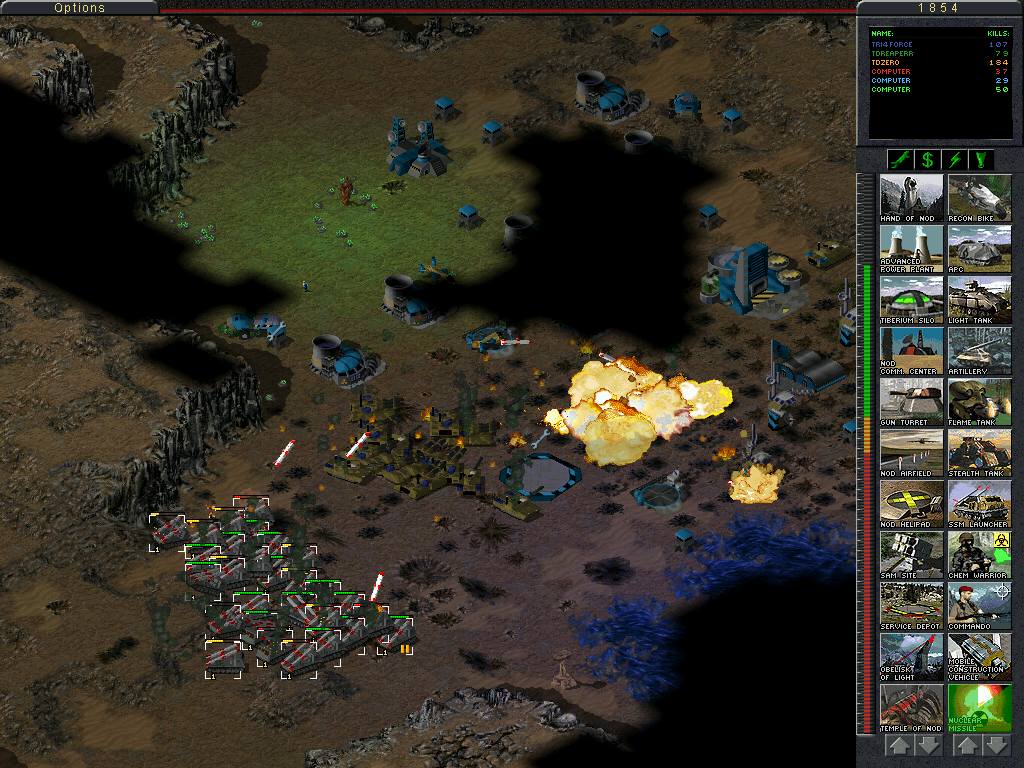Train a Commando

(979, 605)
